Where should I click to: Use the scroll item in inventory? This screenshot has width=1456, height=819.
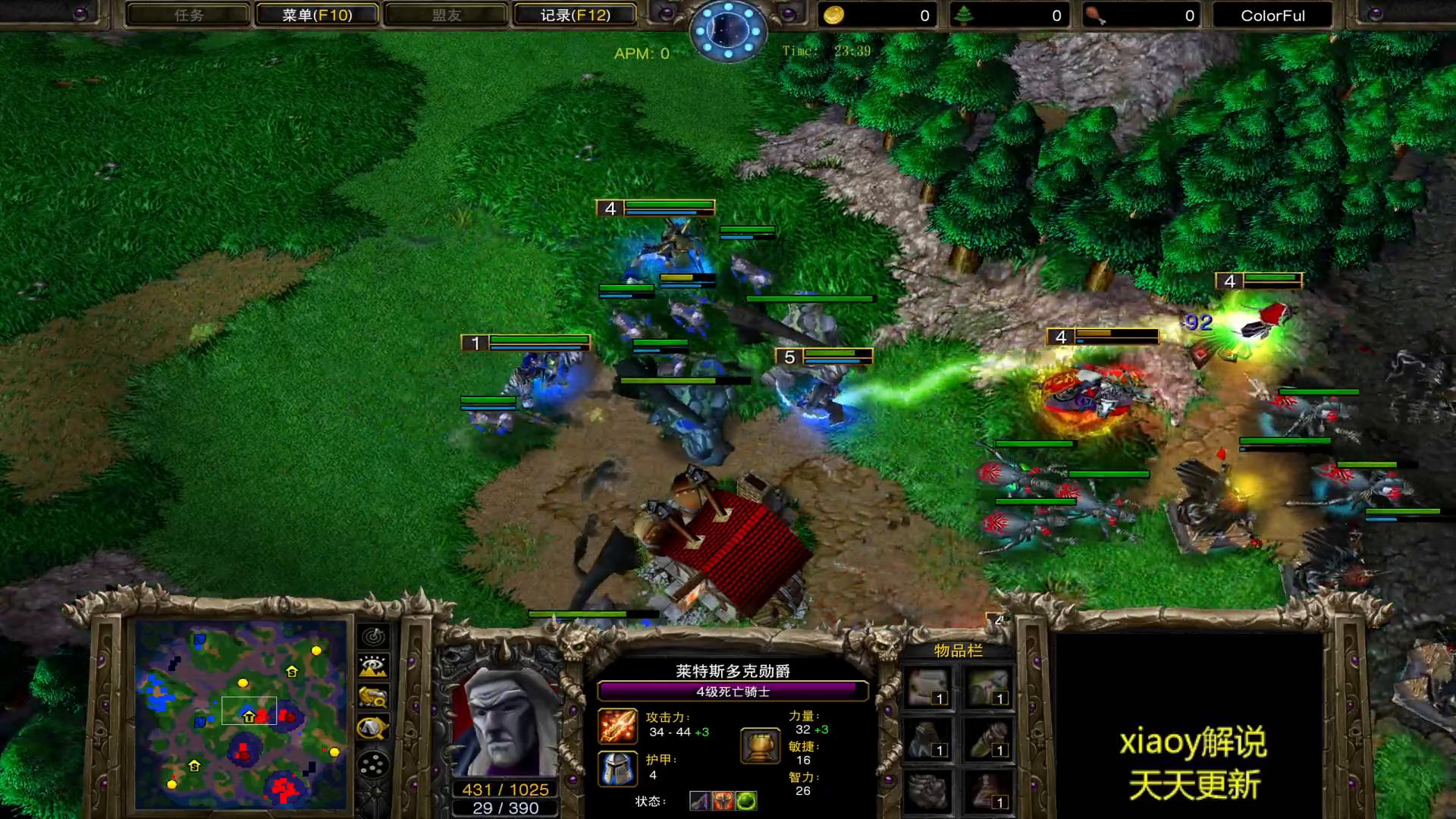pyautogui.click(x=928, y=687)
